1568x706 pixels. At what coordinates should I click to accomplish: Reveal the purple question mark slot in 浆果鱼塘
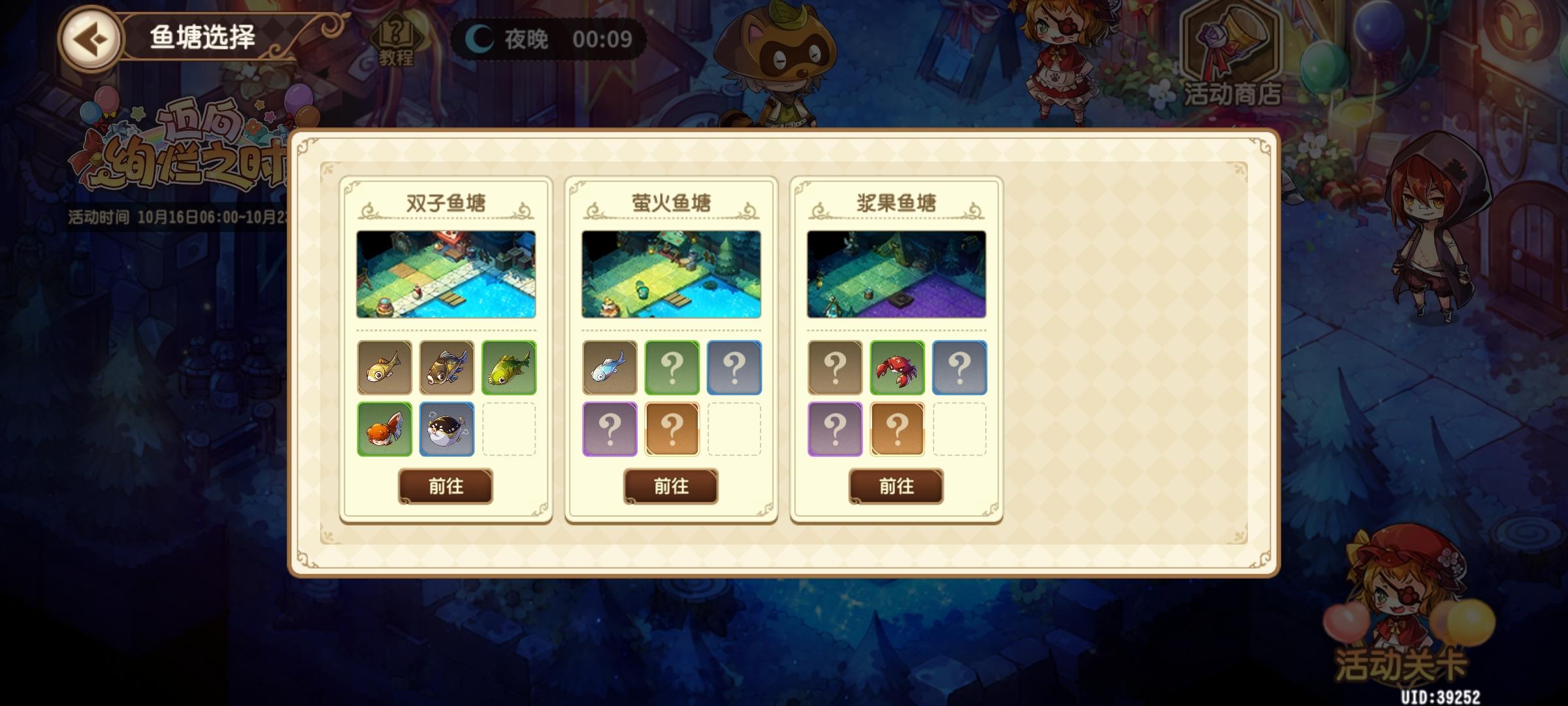(x=834, y=429)
